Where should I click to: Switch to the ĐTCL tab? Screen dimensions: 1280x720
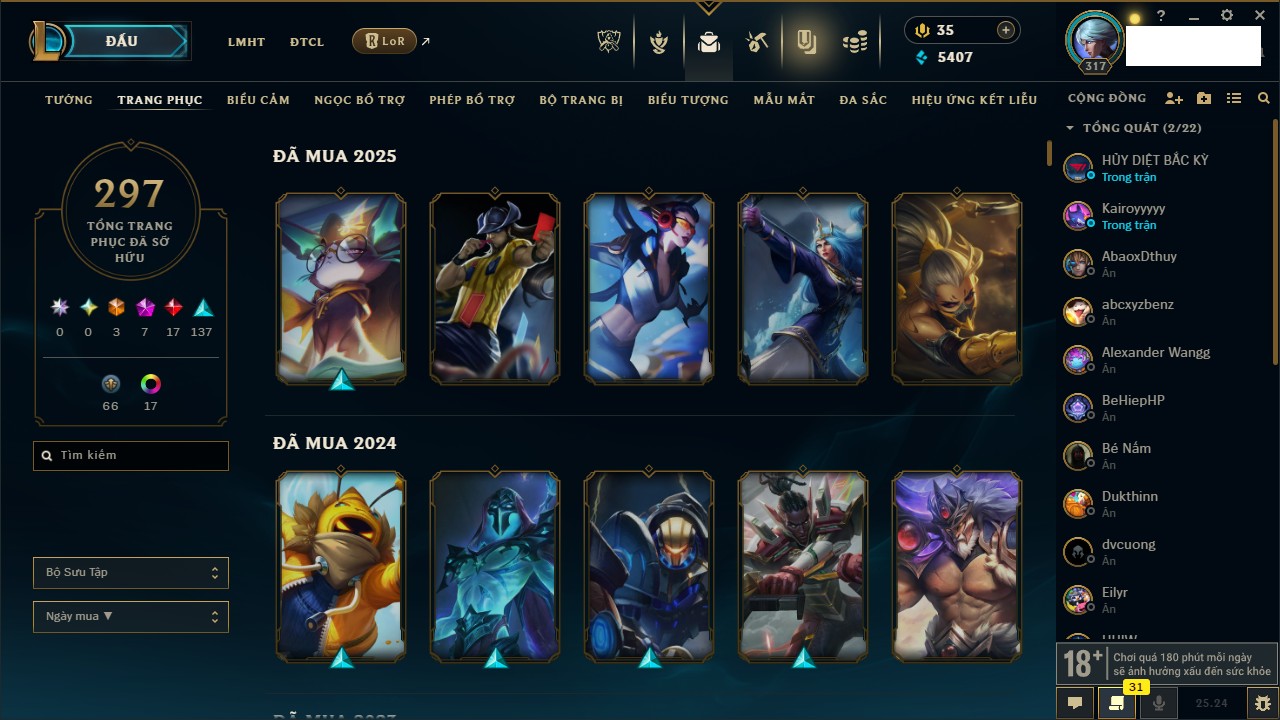307,42
